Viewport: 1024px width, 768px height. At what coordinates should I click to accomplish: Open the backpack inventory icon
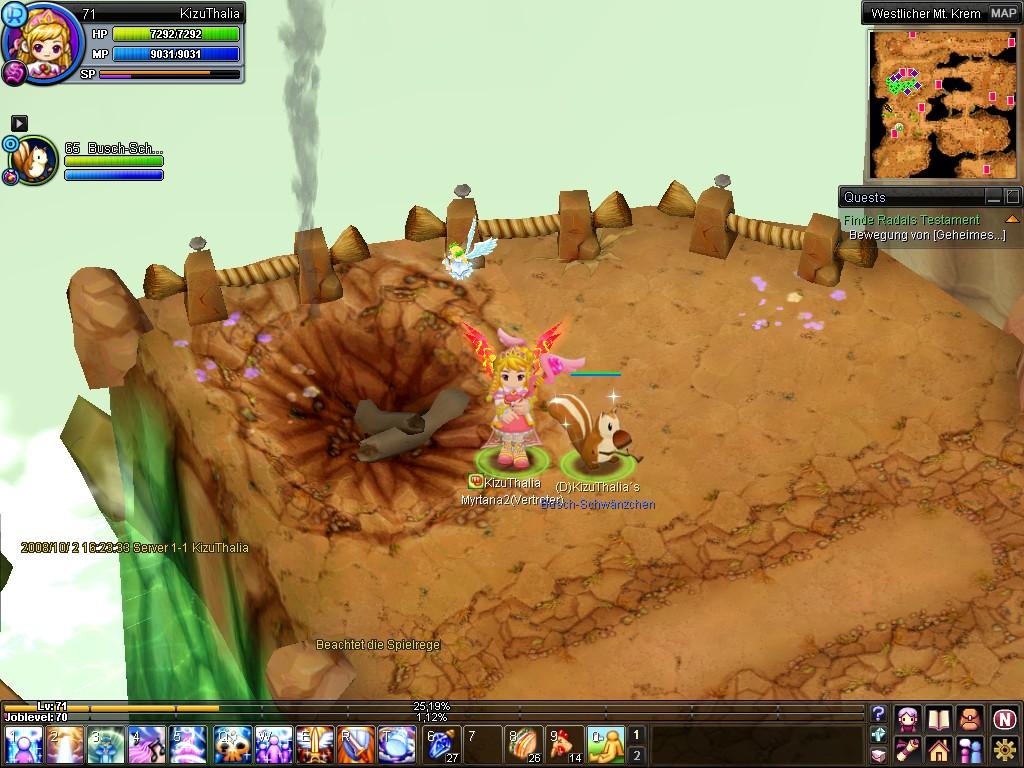tap(970, 719)
